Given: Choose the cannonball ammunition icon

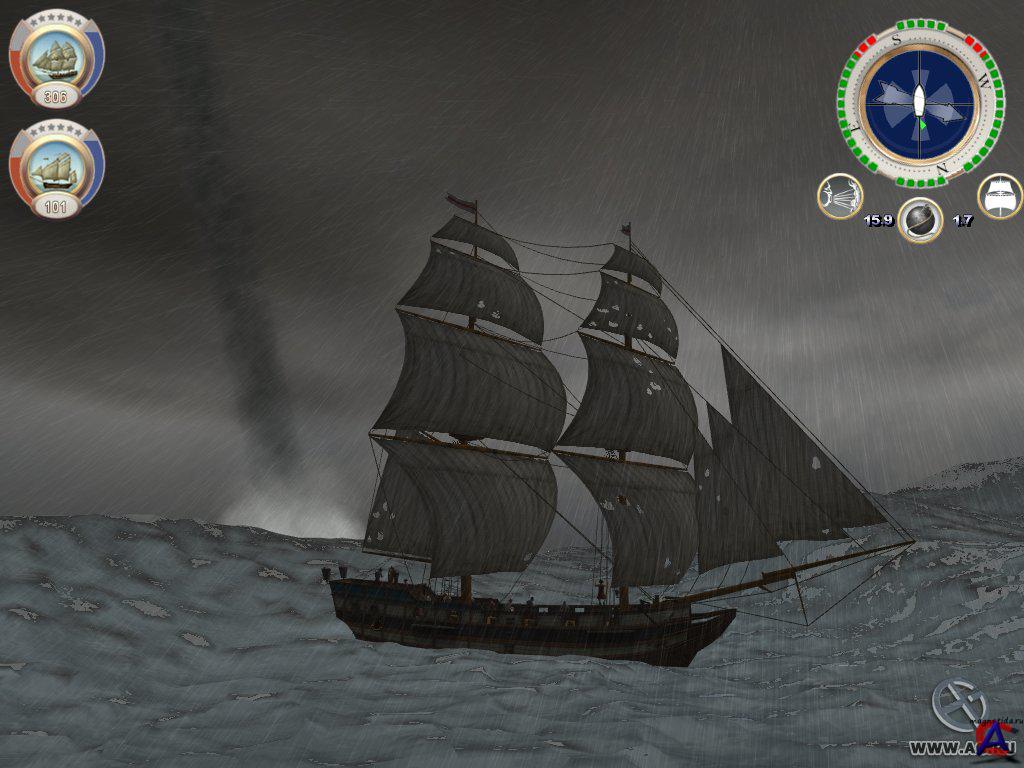Looking at the screenshot, I should (x=920, y=220).
